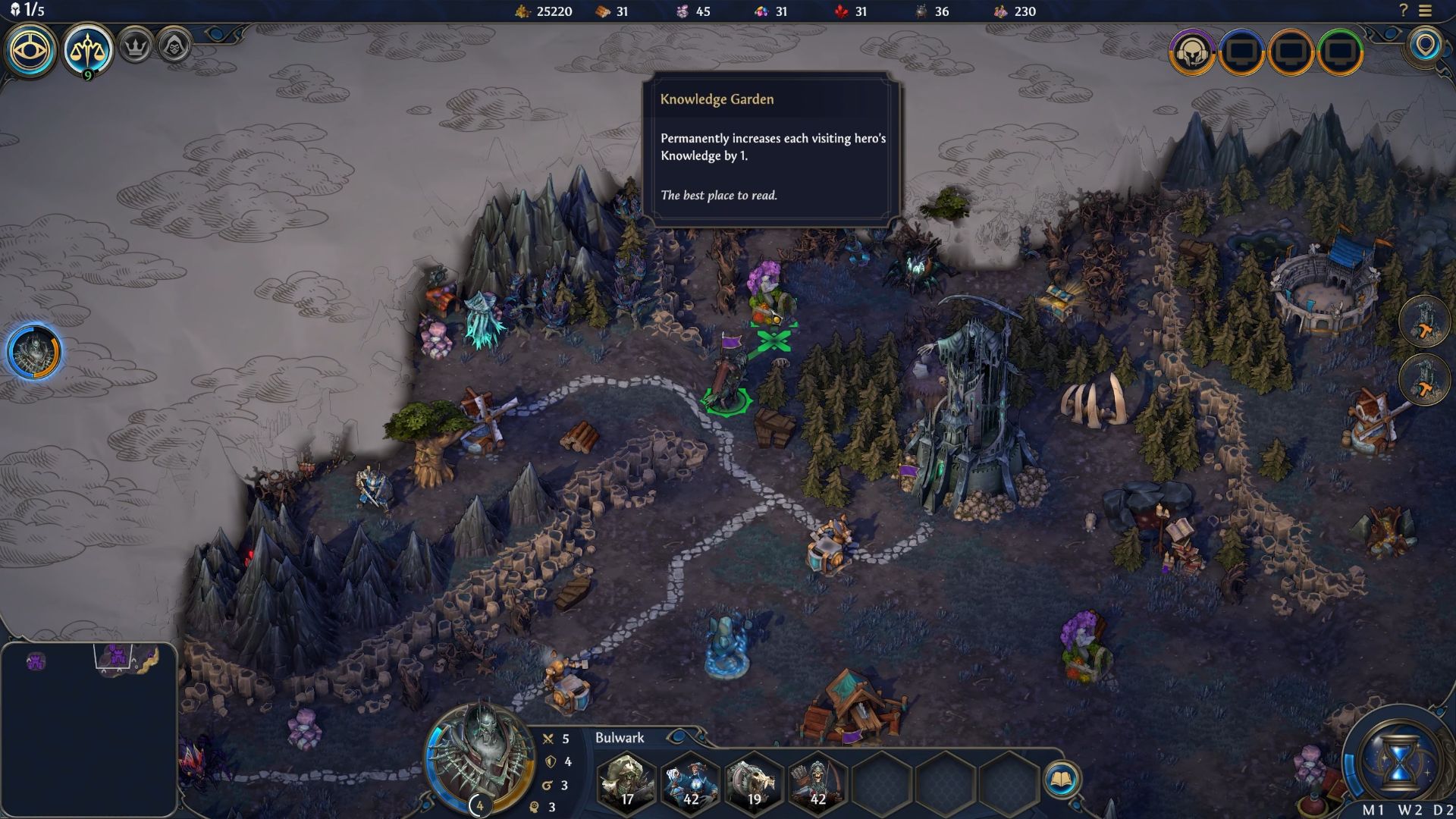Click the map location pin button

click(x=1426, y=45)
